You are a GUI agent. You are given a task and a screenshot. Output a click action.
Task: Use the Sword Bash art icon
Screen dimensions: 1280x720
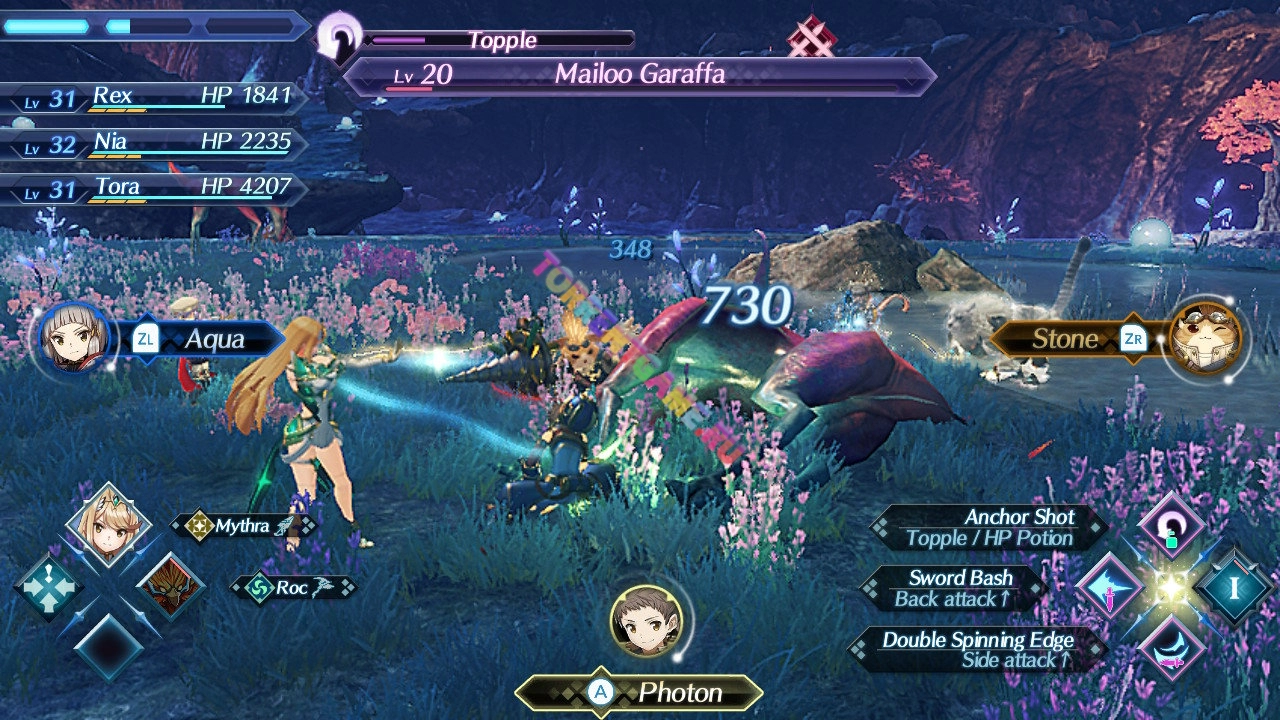[x=1109, y=588]
